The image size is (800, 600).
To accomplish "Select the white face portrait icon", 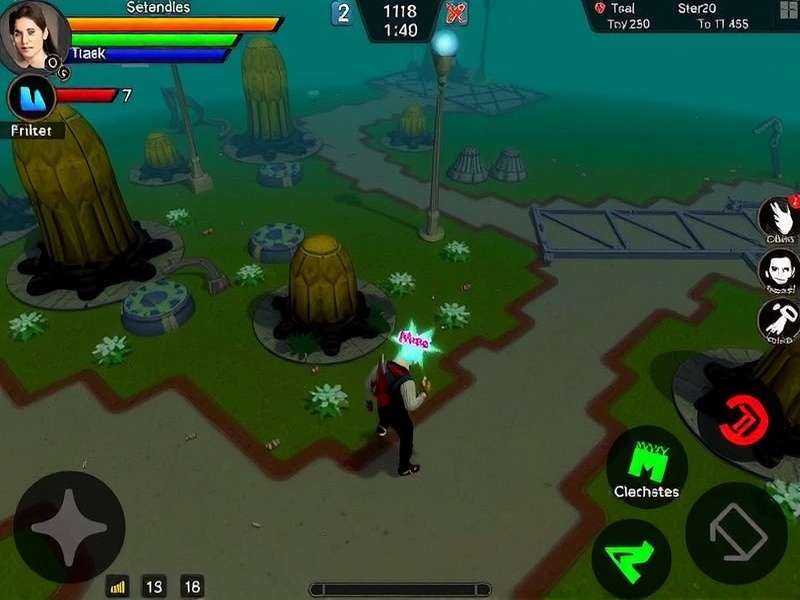I will point(778,267).
